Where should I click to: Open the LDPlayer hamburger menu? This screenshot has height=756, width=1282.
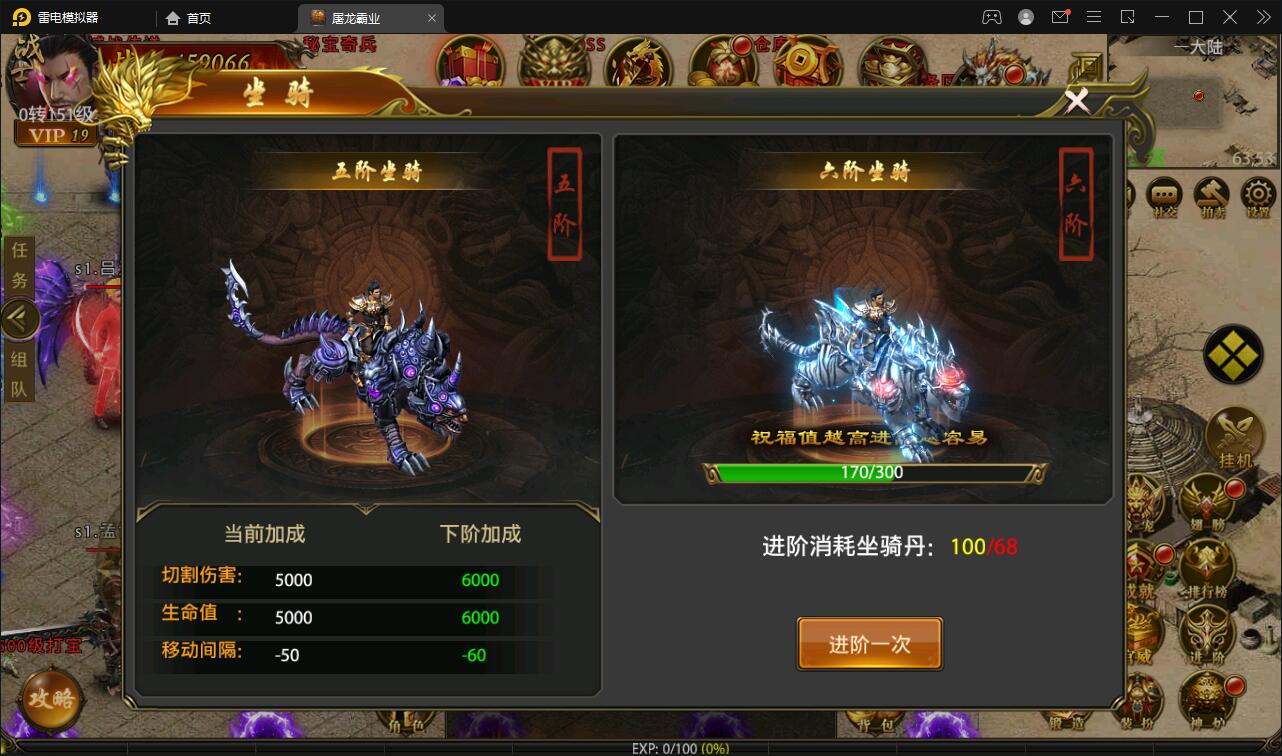click(x=1094, y=17)
